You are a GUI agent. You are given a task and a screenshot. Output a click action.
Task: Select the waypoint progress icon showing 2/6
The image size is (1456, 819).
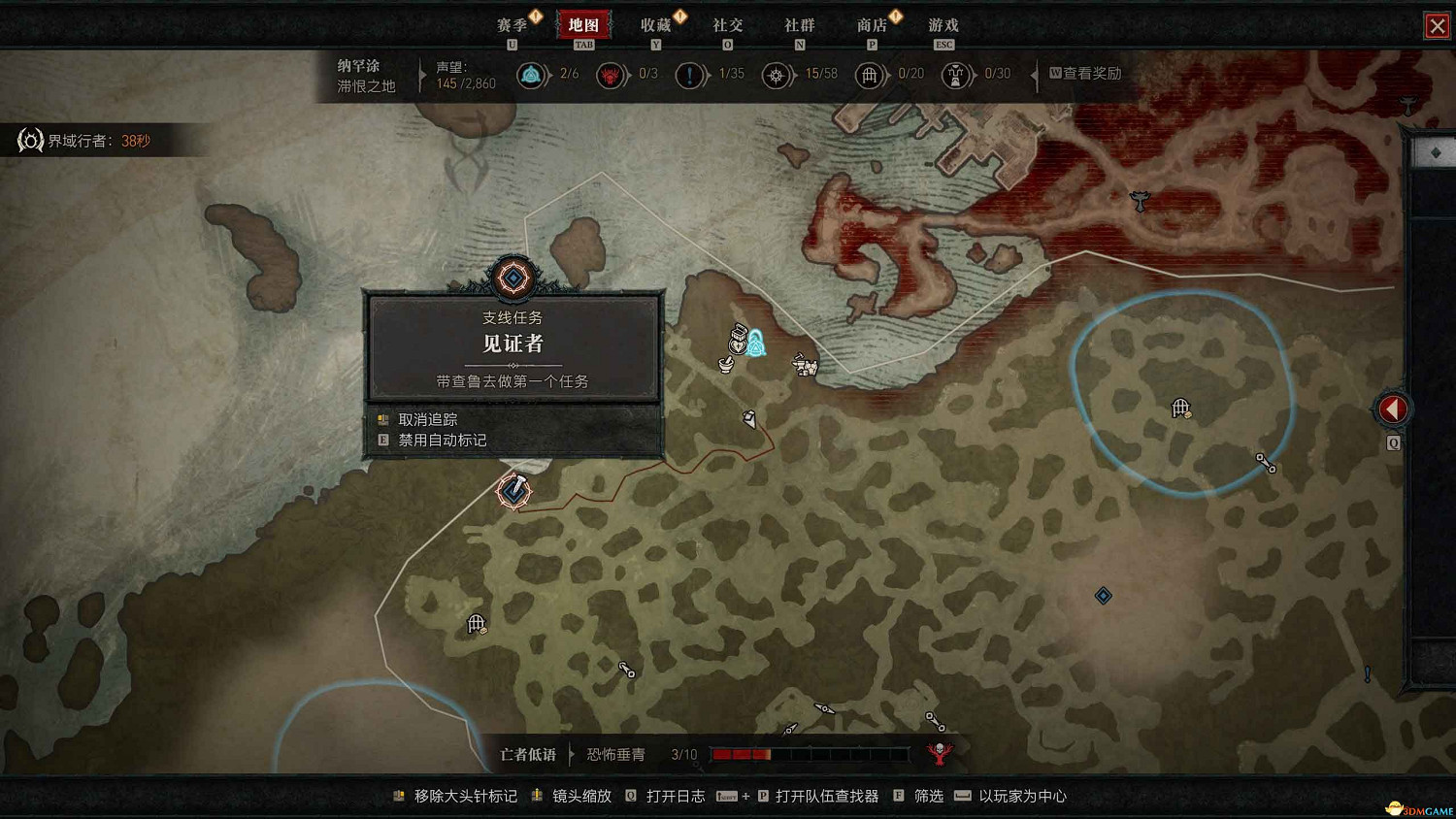532,75
